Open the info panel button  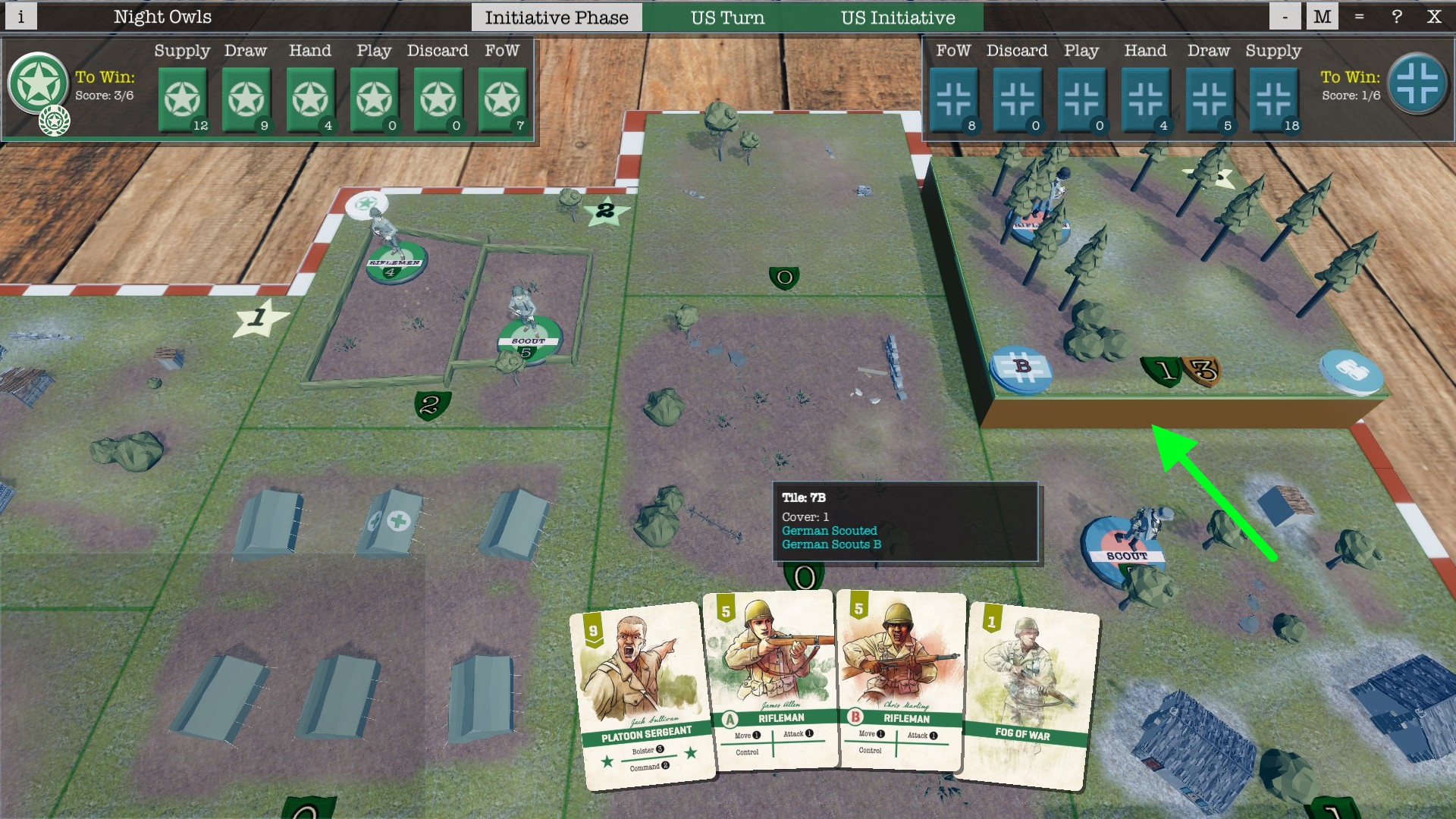(20, 17)
